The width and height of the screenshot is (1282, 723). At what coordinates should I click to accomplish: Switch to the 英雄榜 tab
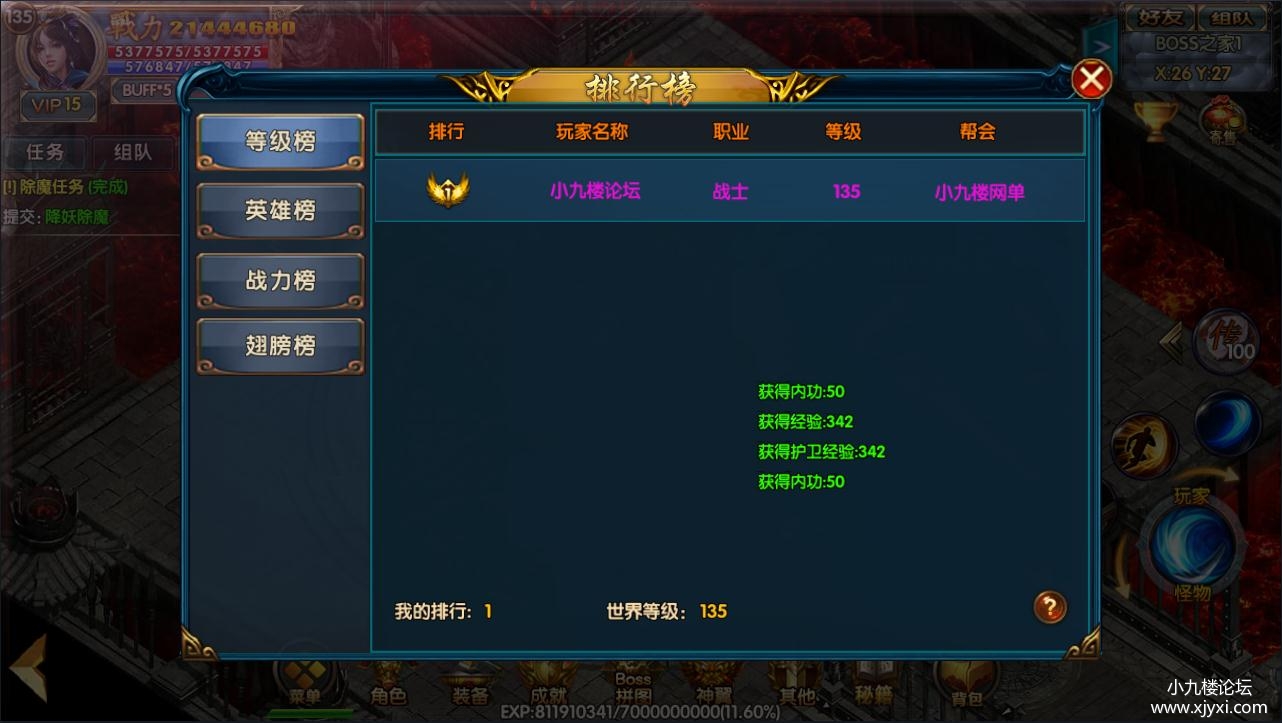[280, 211]
